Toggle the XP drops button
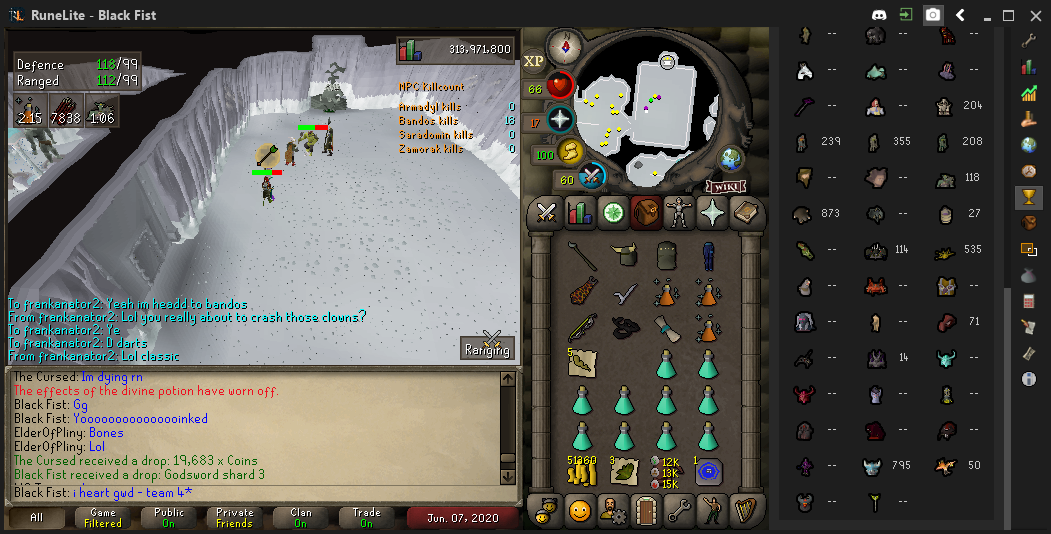 pos(534,61)
